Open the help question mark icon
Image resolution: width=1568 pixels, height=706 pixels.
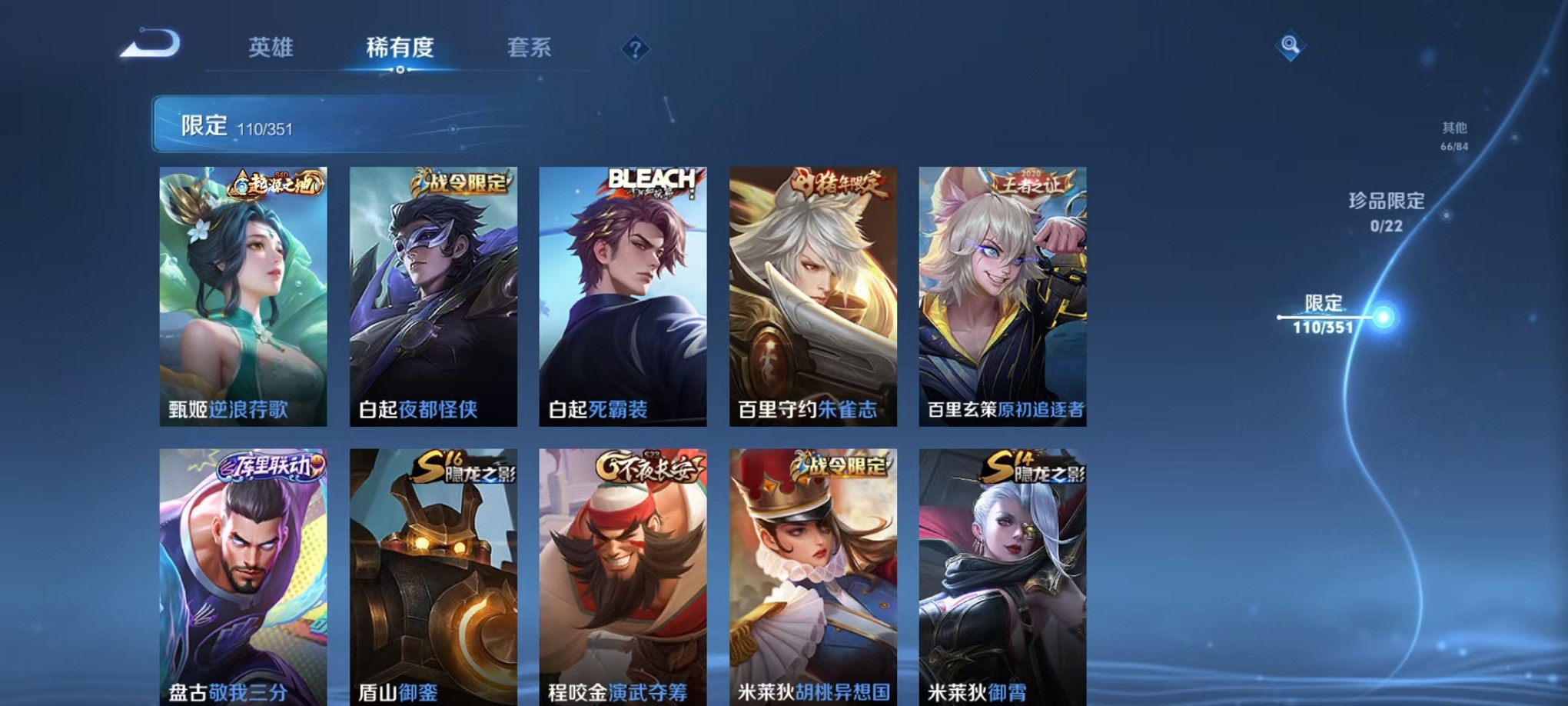click(635, 49)
